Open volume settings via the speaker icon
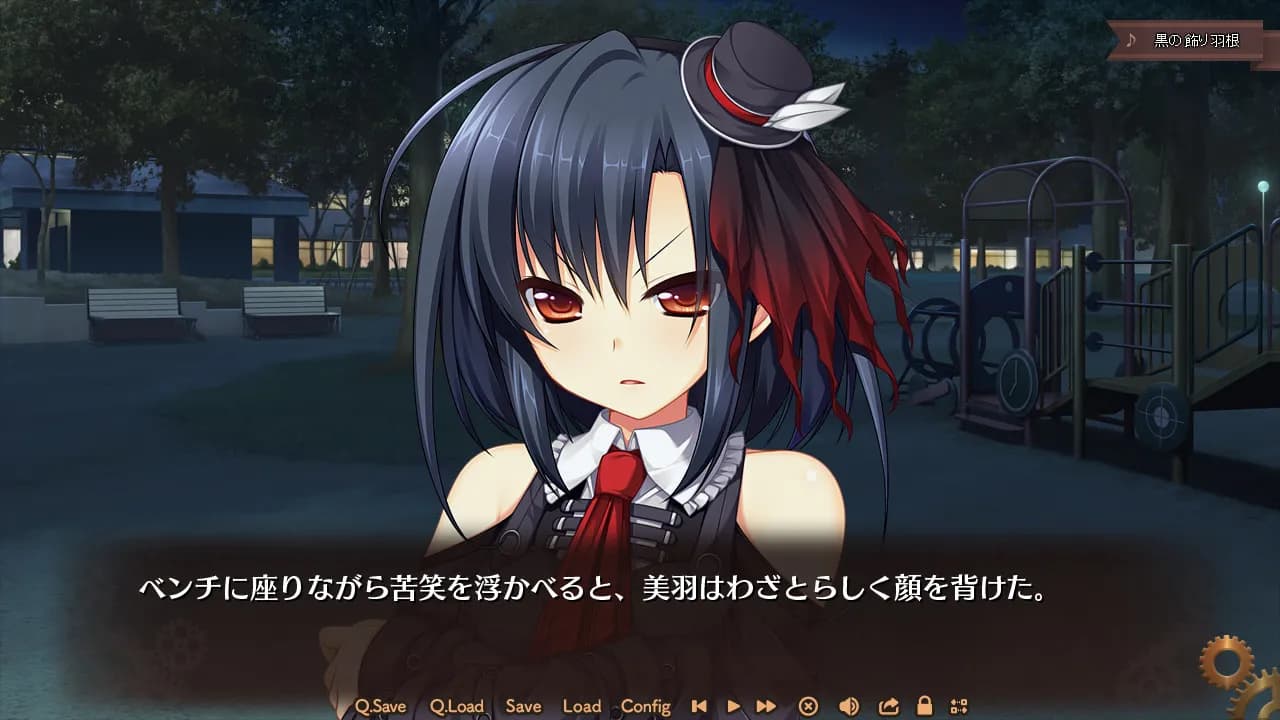 pos(848,705)
